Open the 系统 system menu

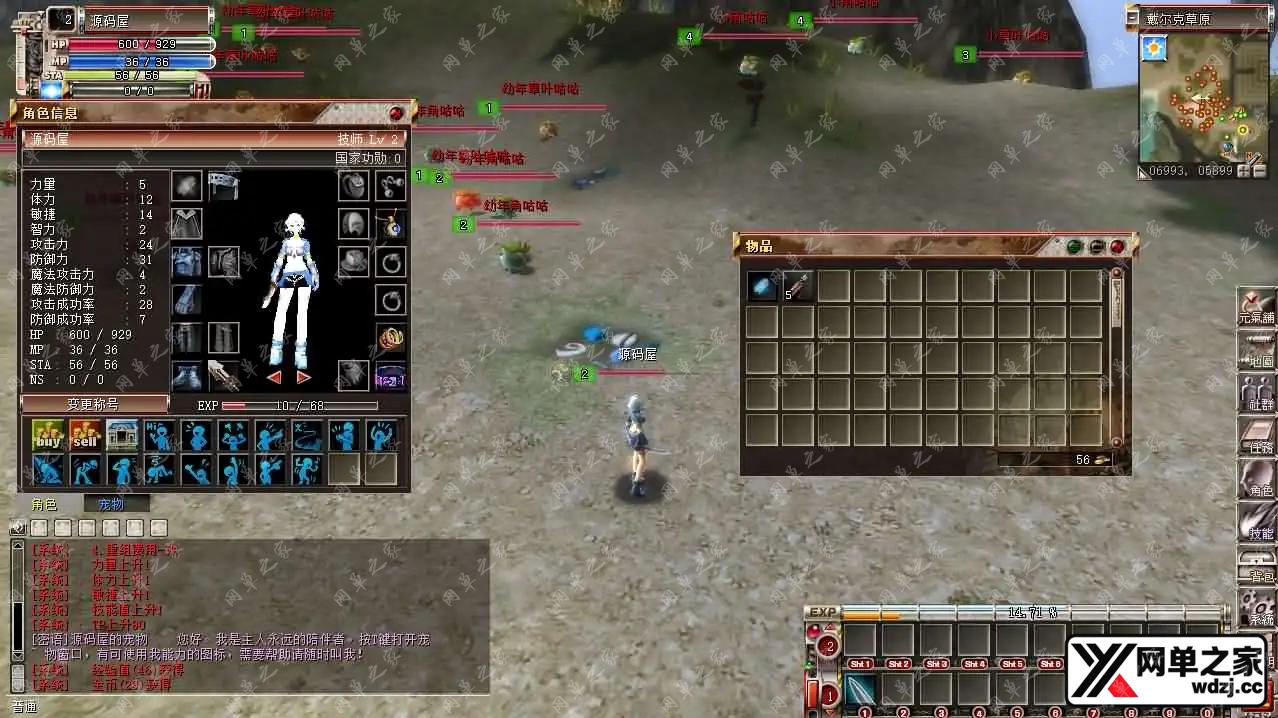1256,607
